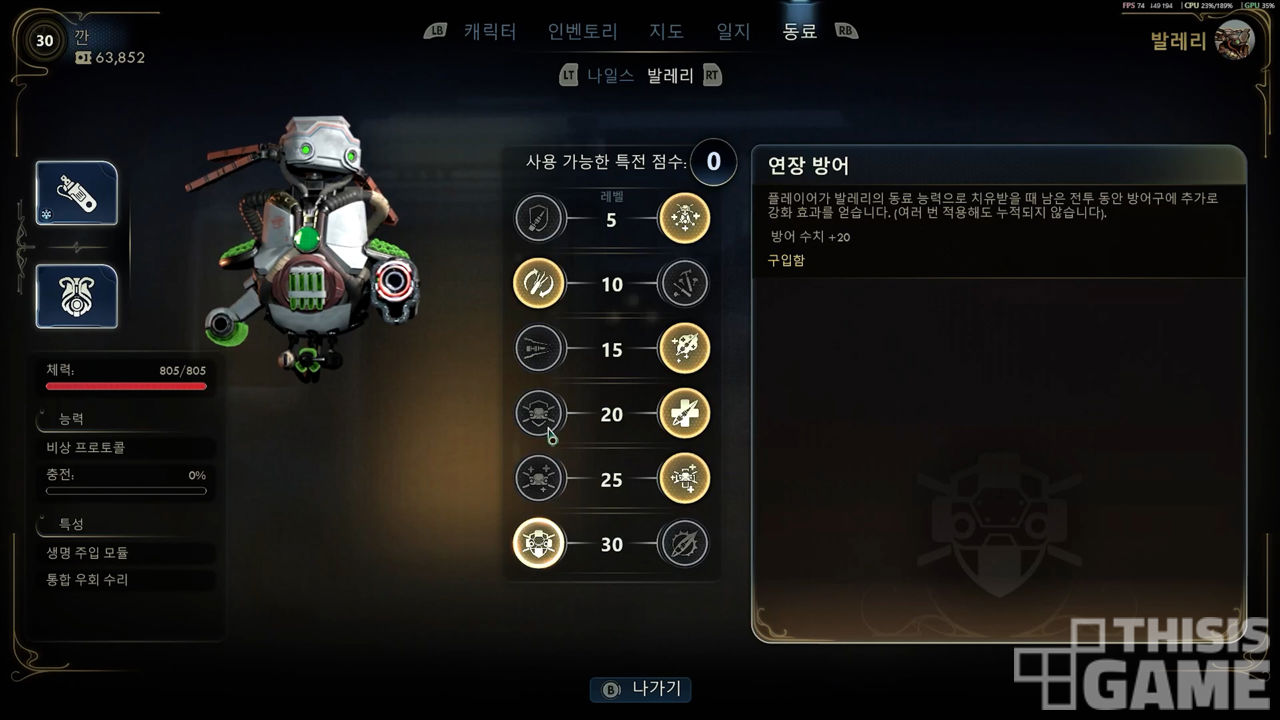This screenshot has height=720, width=1280.
Task: Select the level 5 left perk icon
Action: 540,219
